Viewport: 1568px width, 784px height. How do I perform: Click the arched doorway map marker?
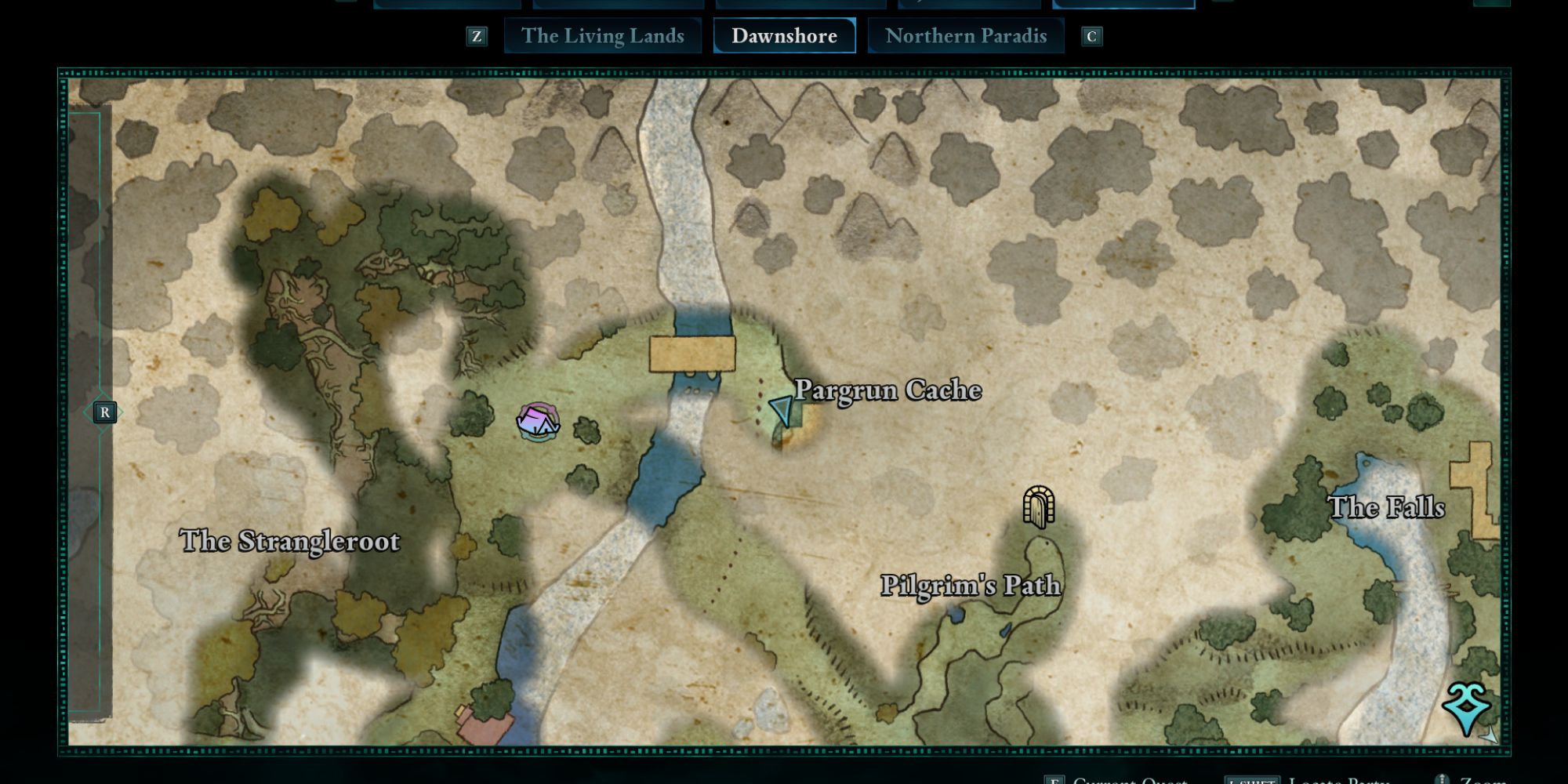coord(1038,506)
